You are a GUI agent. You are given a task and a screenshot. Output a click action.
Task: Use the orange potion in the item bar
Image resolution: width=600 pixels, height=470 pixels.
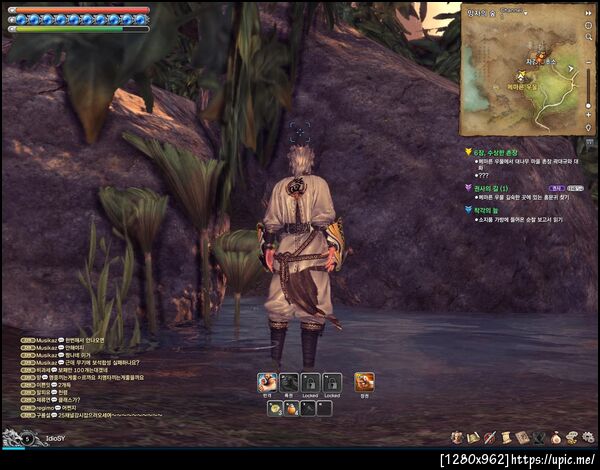(x=291, y=408)
